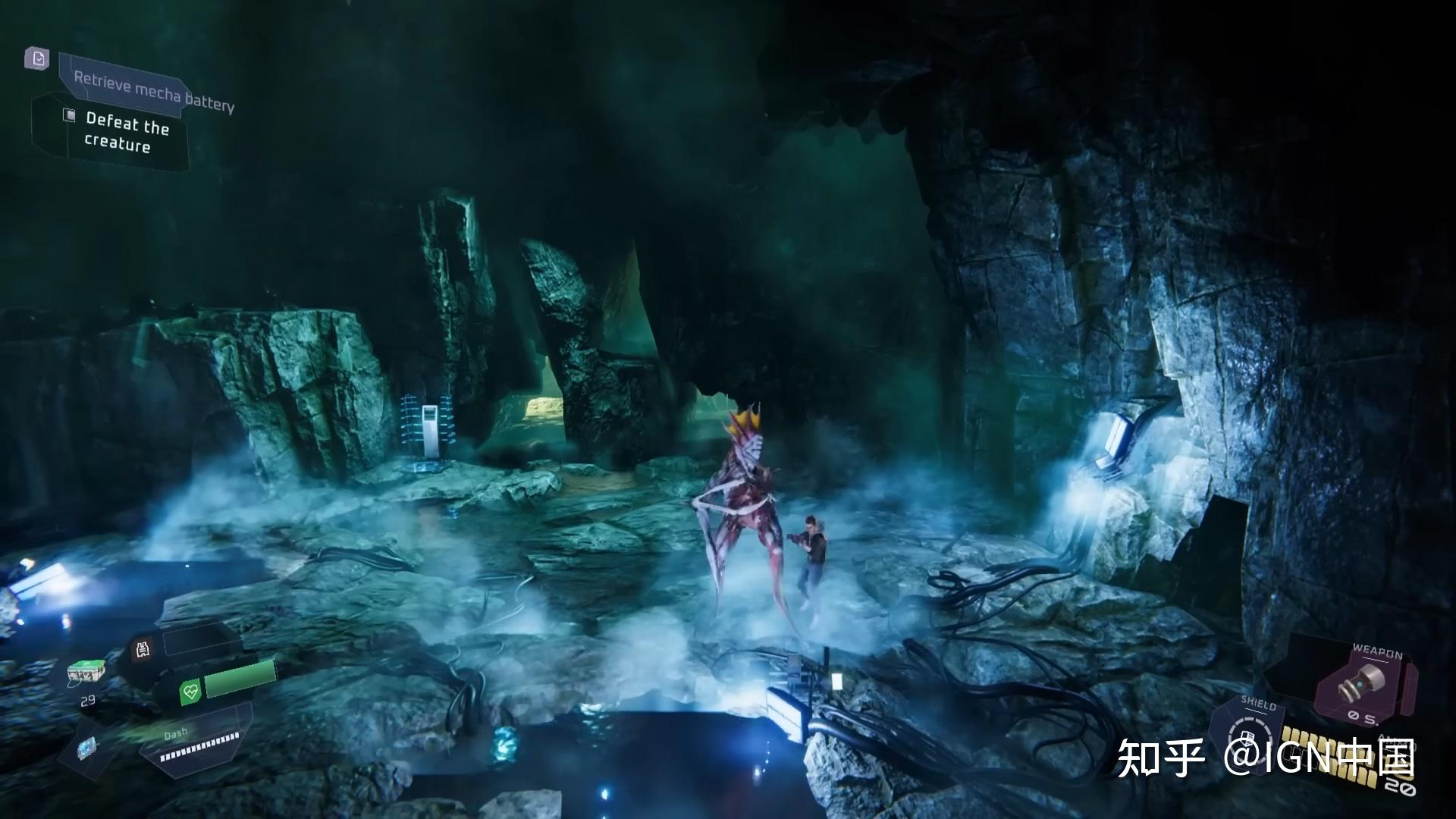The image size is (1456, 819).
Task: Click the armor vest icon
Action: click(x=143, y=648)
